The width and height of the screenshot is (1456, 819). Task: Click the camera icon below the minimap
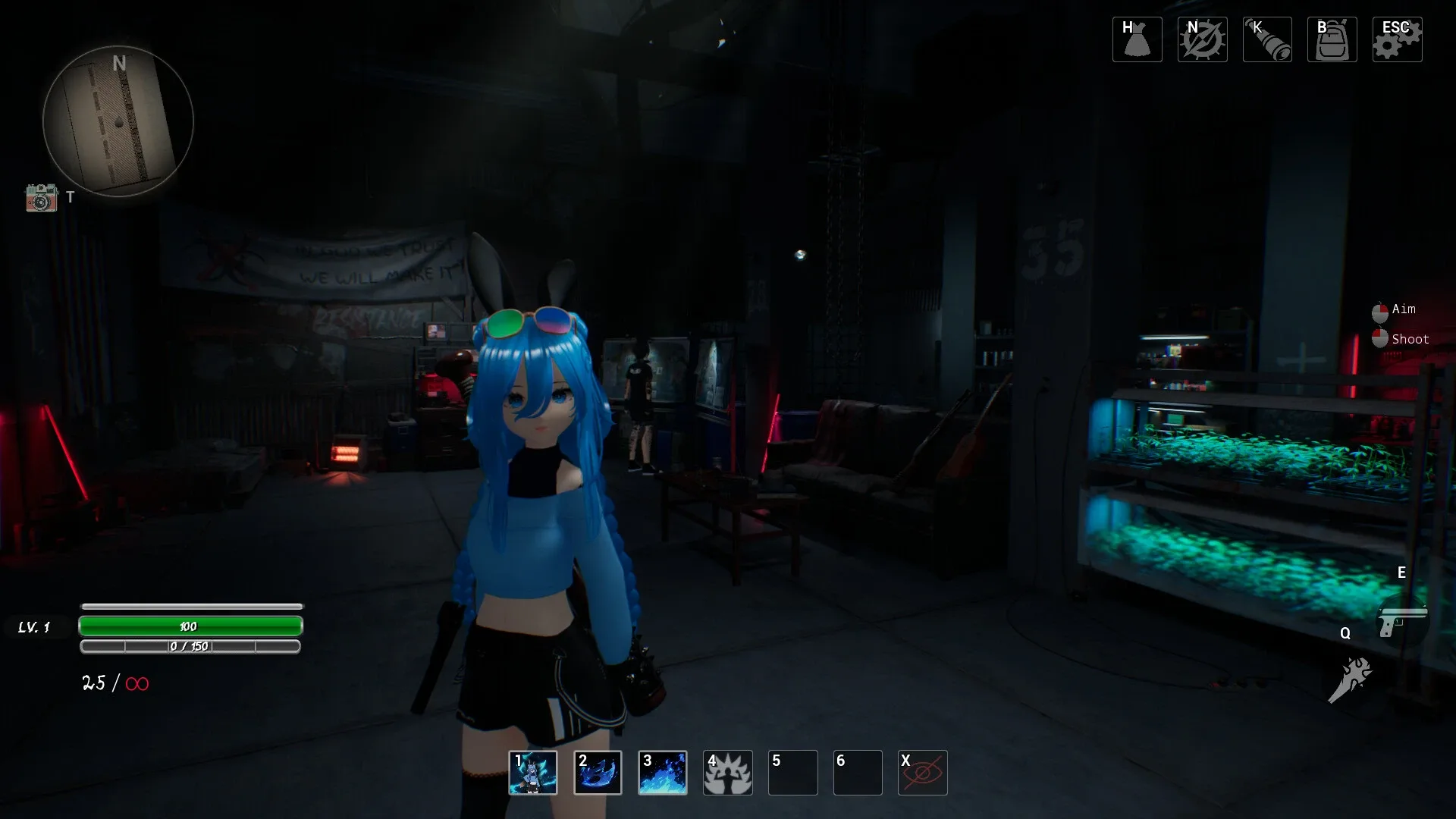(42, 199)
